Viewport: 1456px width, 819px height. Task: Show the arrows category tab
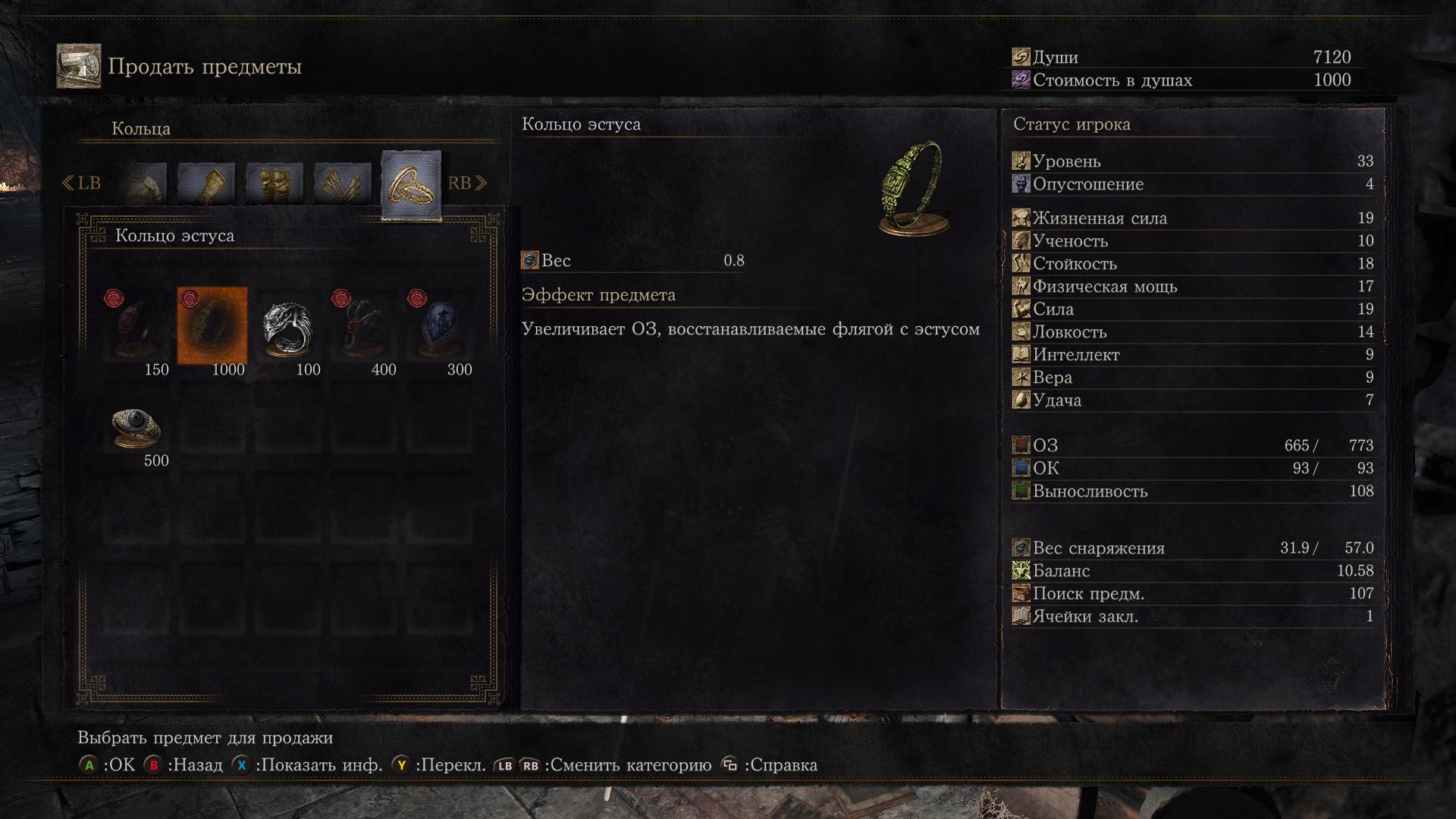(x=342, y=184)
